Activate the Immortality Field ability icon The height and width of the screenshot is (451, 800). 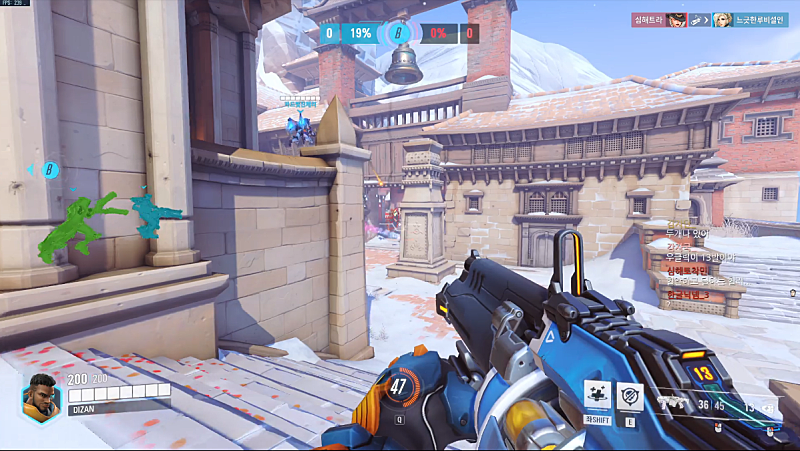630,396
